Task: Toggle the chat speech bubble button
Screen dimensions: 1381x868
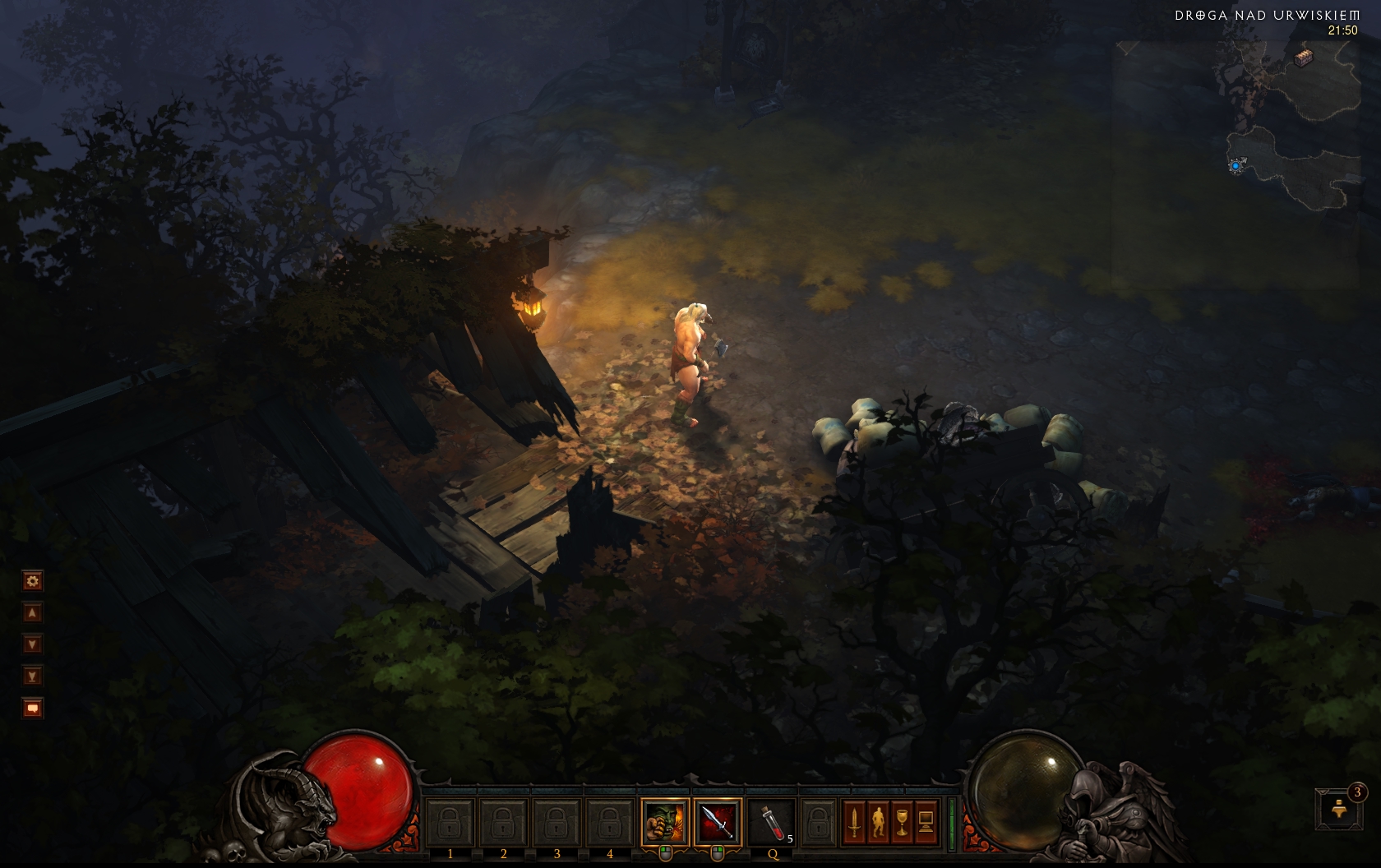Action: point(32,708)
